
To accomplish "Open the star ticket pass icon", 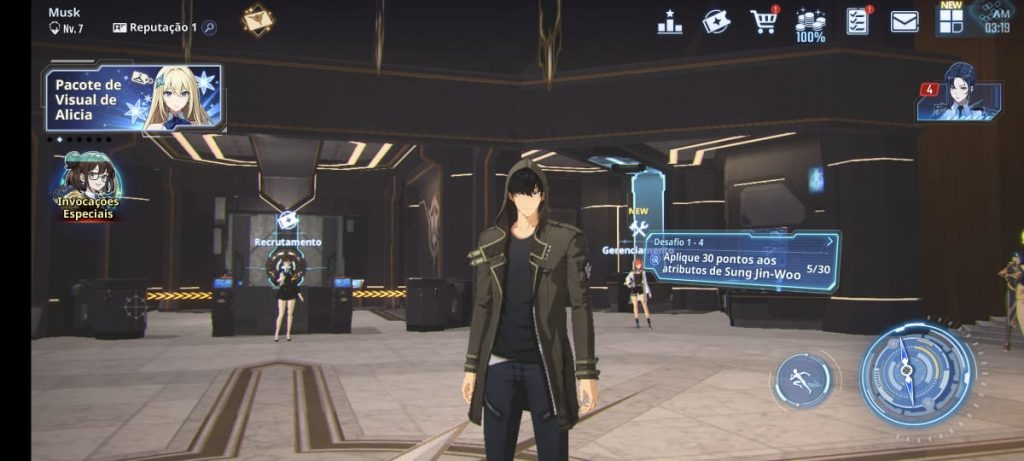I will (x=716, y=21).
